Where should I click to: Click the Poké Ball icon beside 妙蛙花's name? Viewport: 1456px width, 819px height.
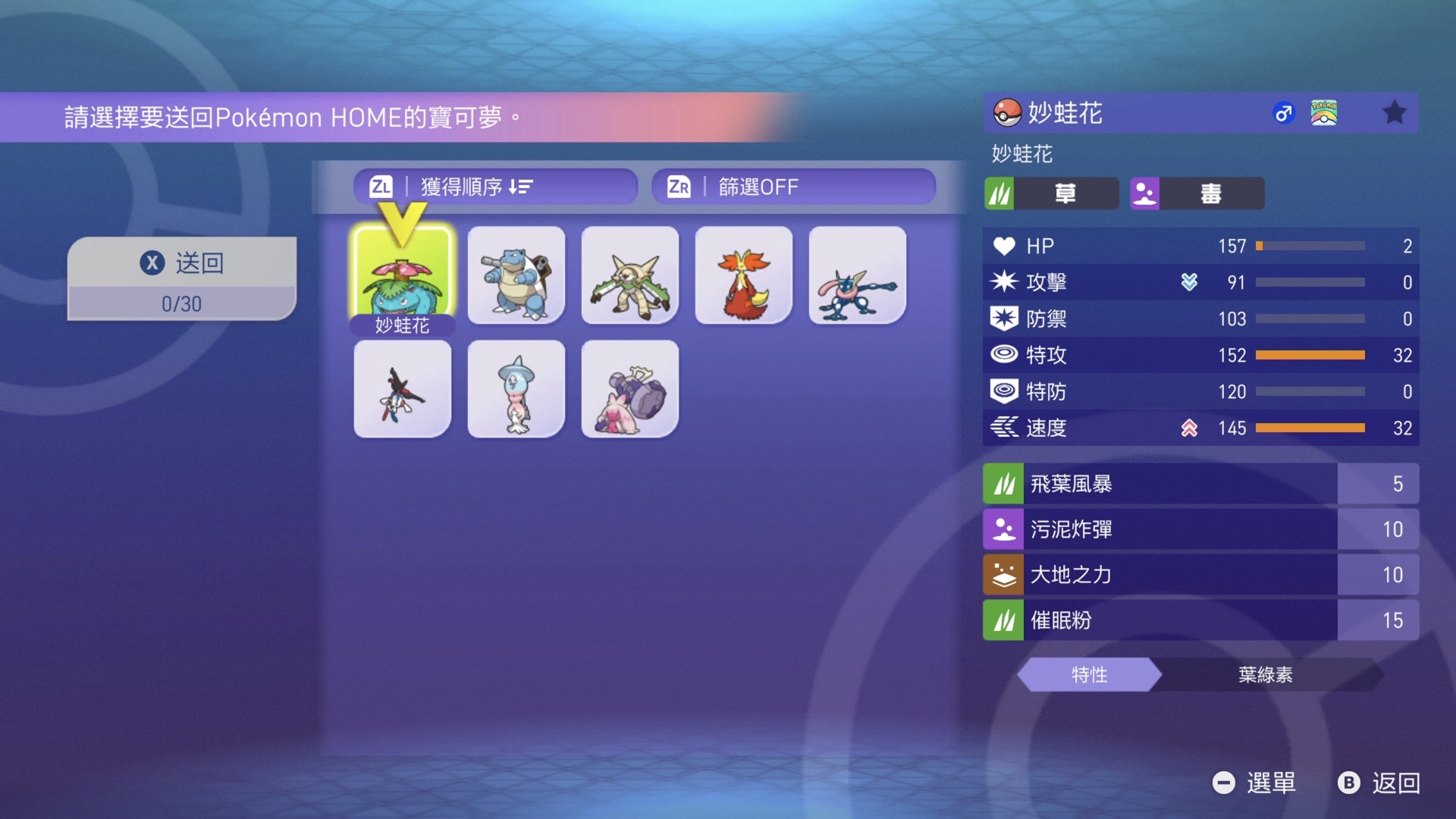tap(1006, 114)
